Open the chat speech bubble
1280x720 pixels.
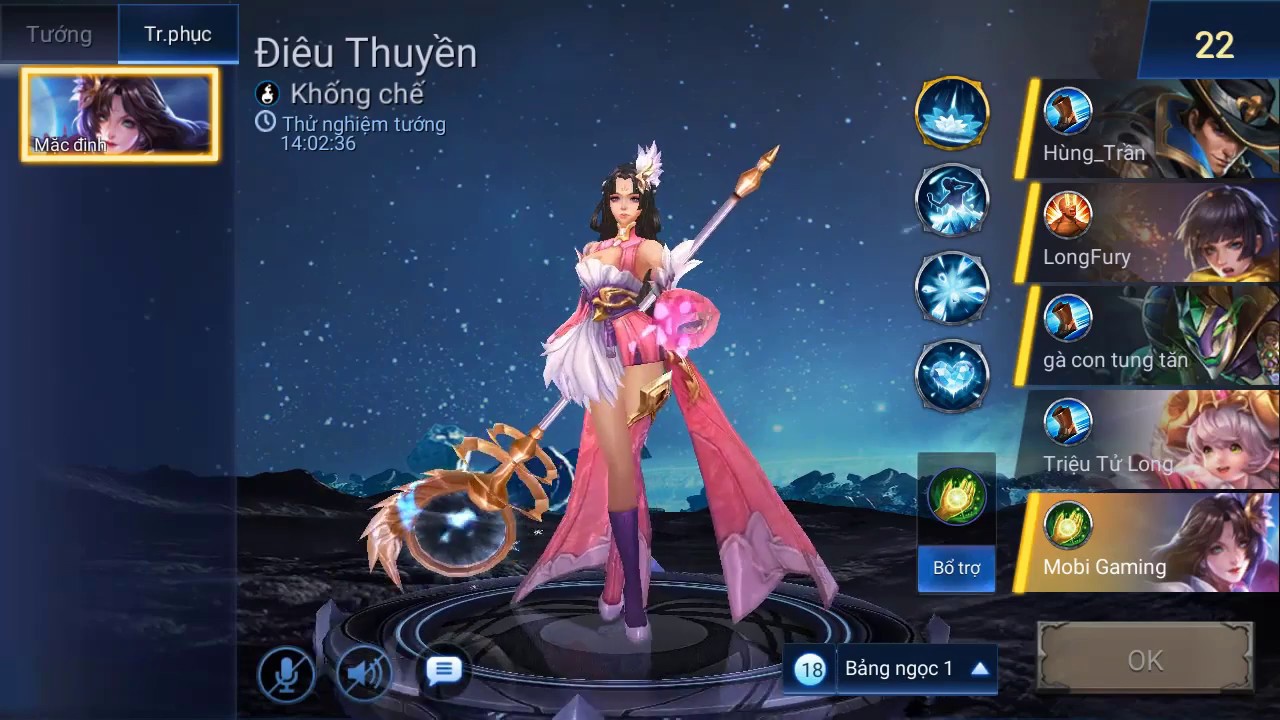click(443, 671)
